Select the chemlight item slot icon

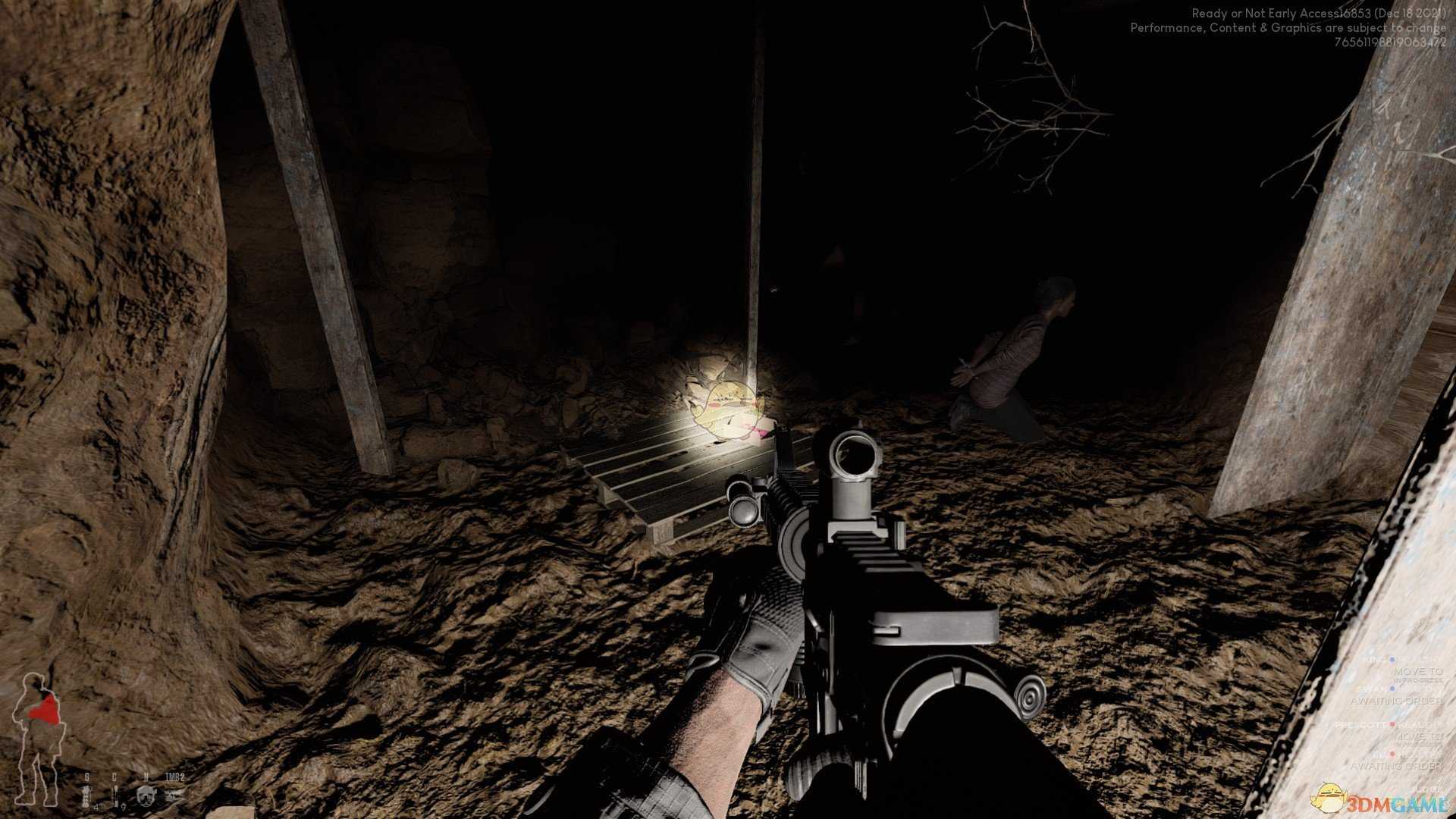(115, 793)
